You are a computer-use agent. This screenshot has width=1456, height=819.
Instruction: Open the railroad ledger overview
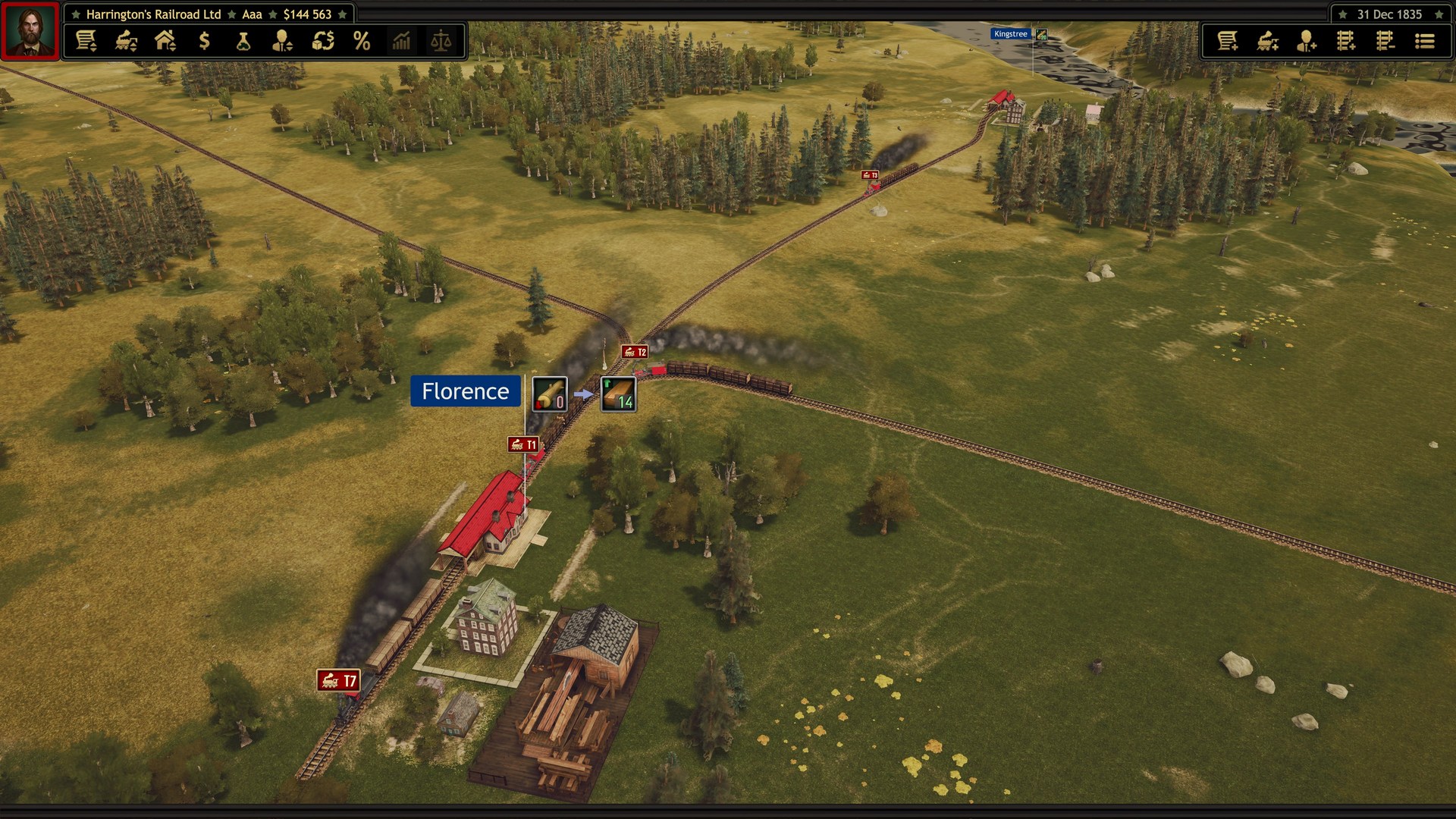tap(87, 42)
